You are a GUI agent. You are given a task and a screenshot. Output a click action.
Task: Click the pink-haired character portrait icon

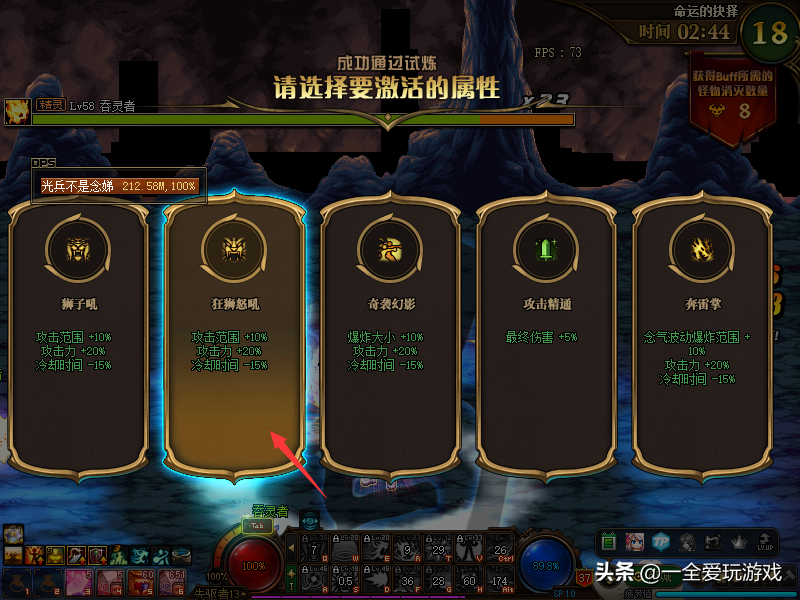635,541
